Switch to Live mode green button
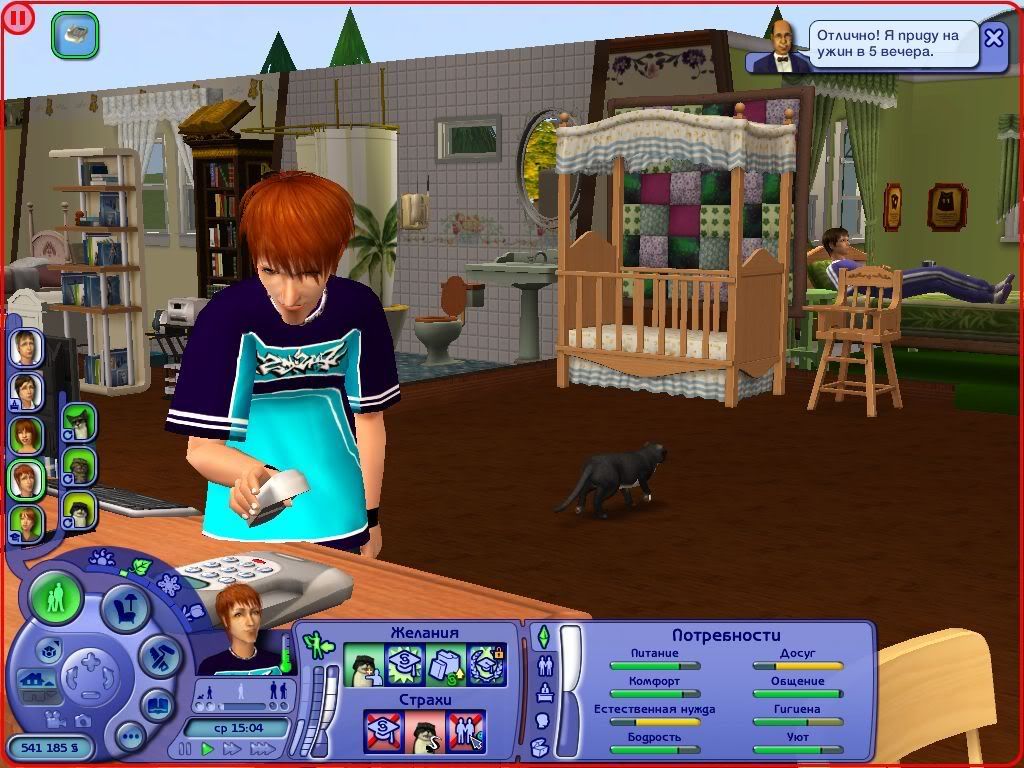 pyautogui.click(x=56, y=598)
